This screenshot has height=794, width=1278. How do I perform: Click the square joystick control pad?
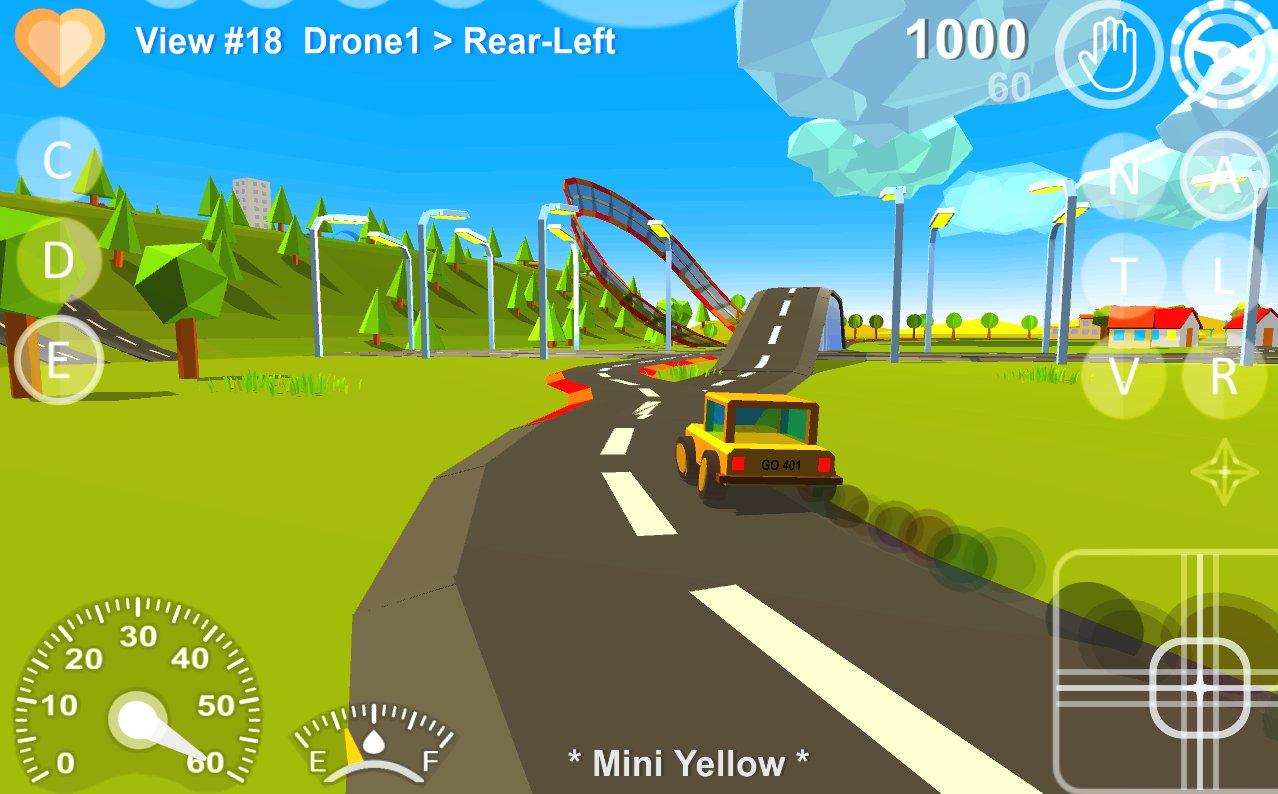click(x=1165, y=670)
